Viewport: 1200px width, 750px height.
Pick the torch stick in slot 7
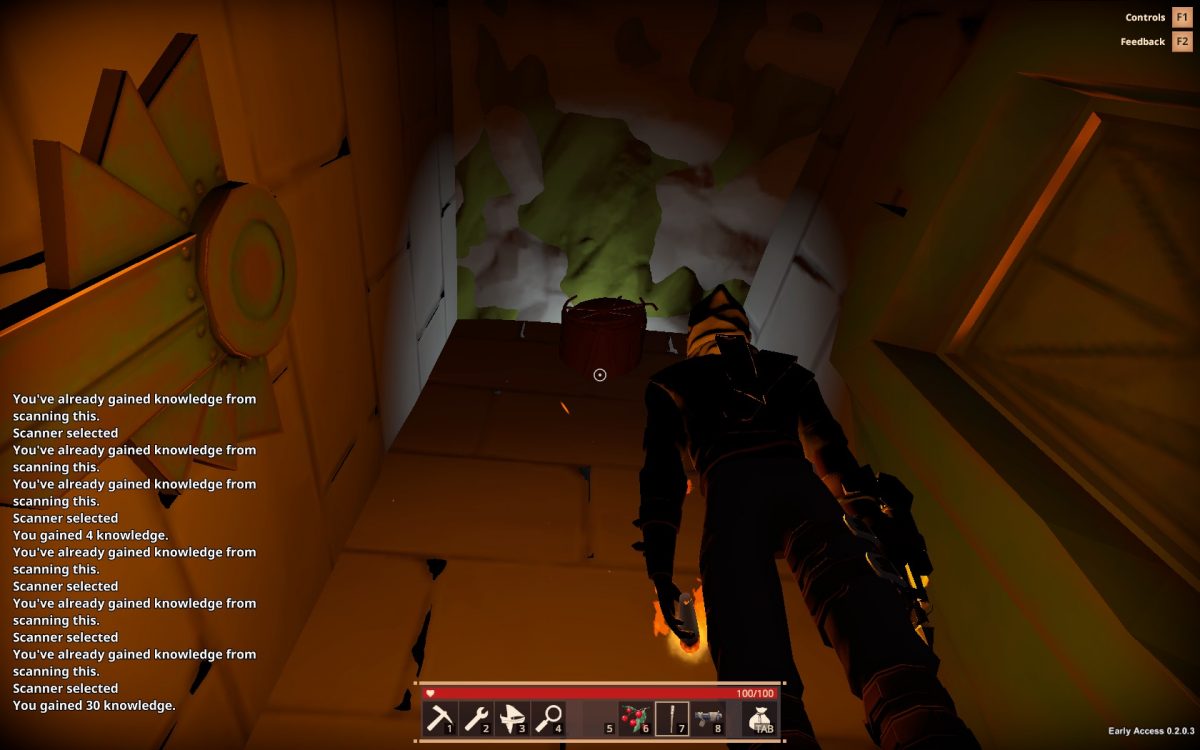[671, 718]
